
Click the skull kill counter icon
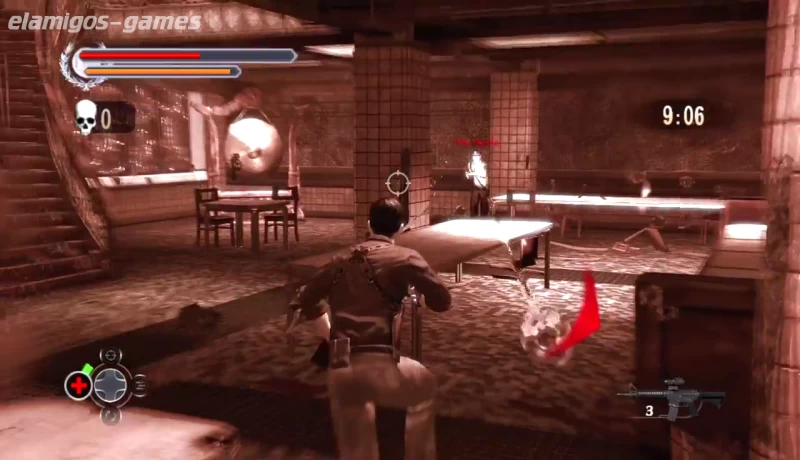click(86, 118)
